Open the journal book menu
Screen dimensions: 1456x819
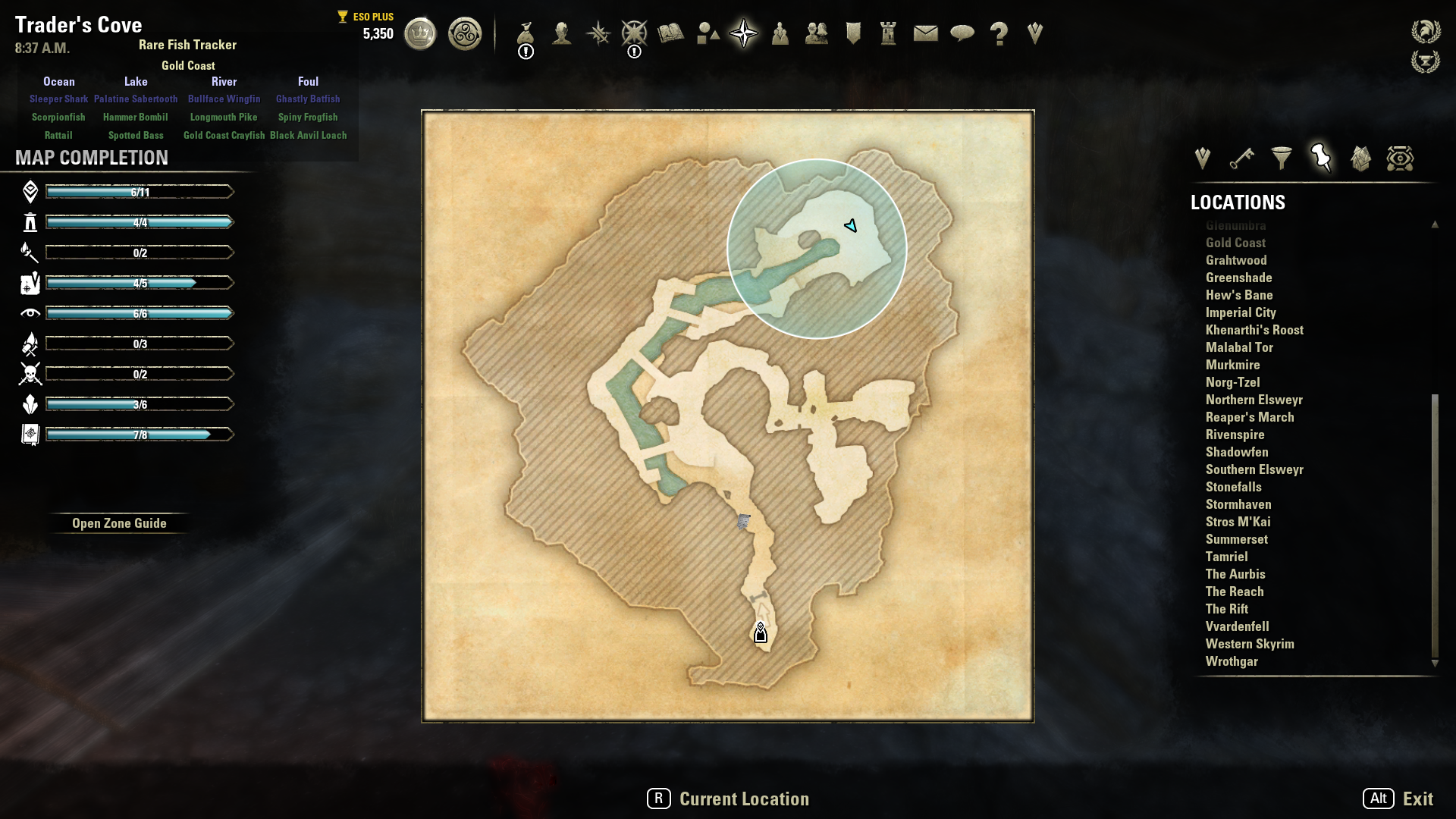pyautogui.click(x=670, y=33)
